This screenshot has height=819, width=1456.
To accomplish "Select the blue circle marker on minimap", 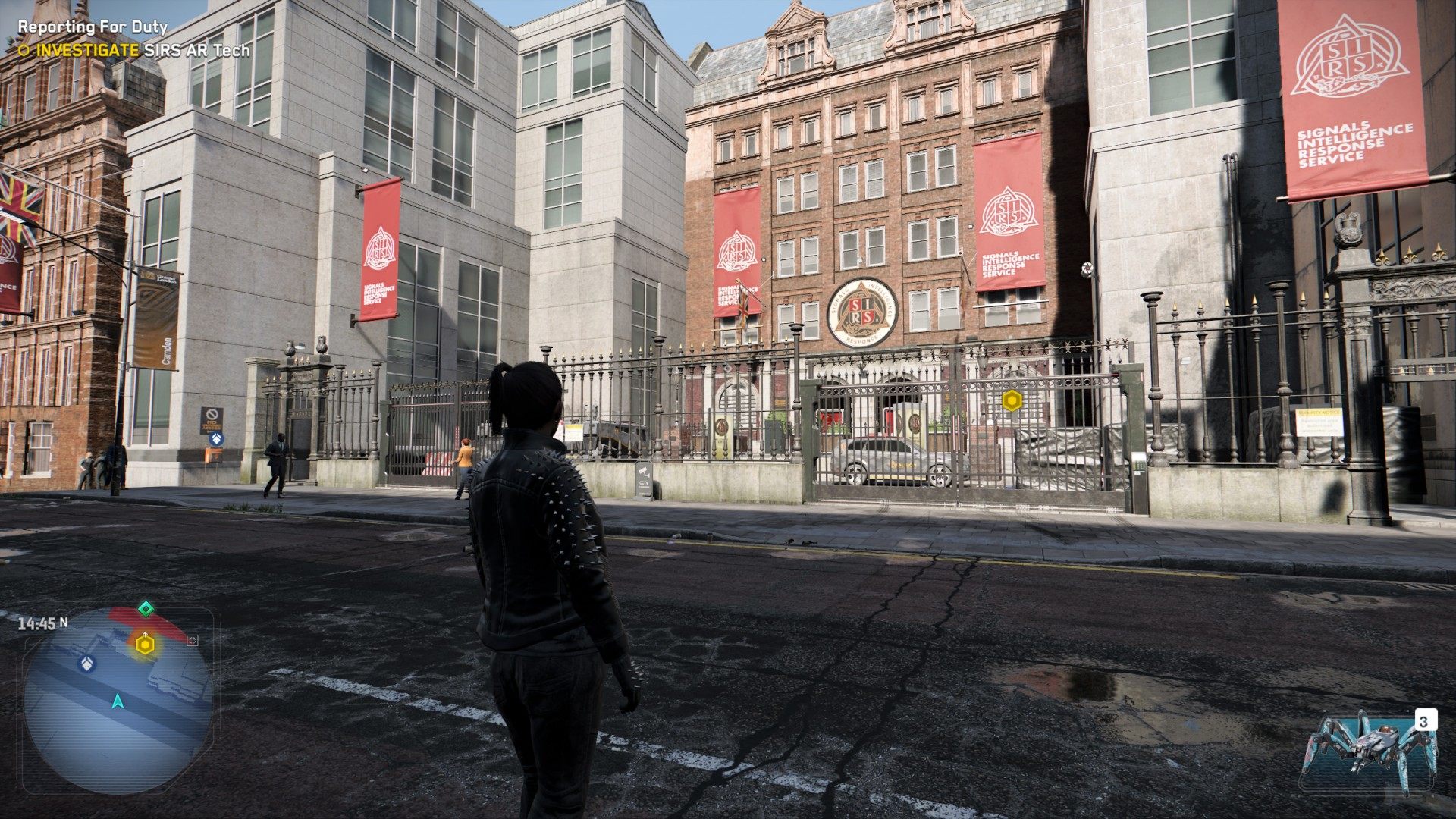I will 87,664.
